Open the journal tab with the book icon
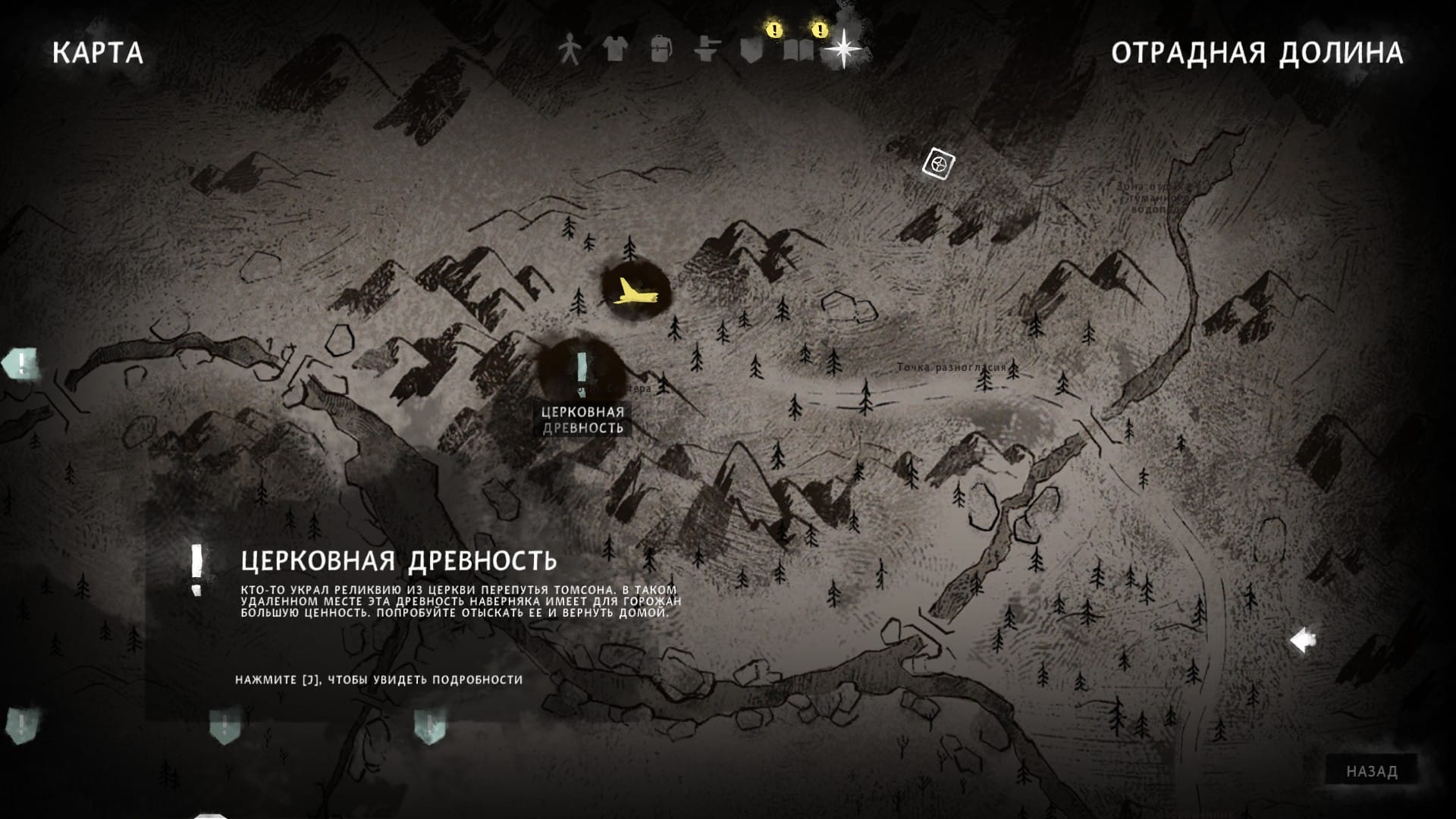Image resolution: width=1456 pixels, height=819 pixels. [x=798, y=49]
